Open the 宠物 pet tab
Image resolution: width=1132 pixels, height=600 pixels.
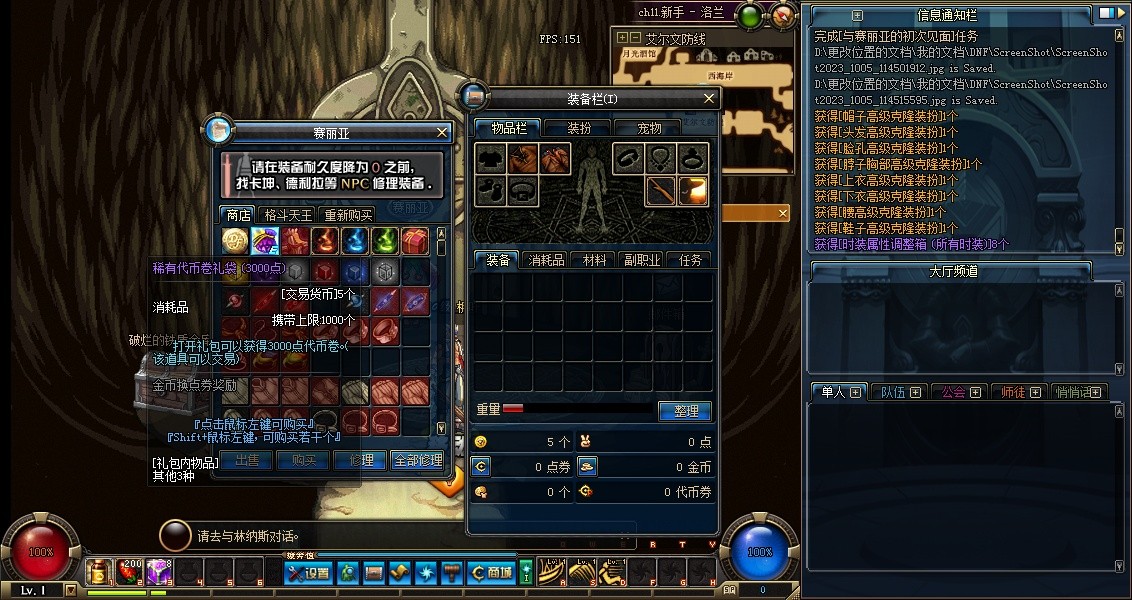point(650,128)
